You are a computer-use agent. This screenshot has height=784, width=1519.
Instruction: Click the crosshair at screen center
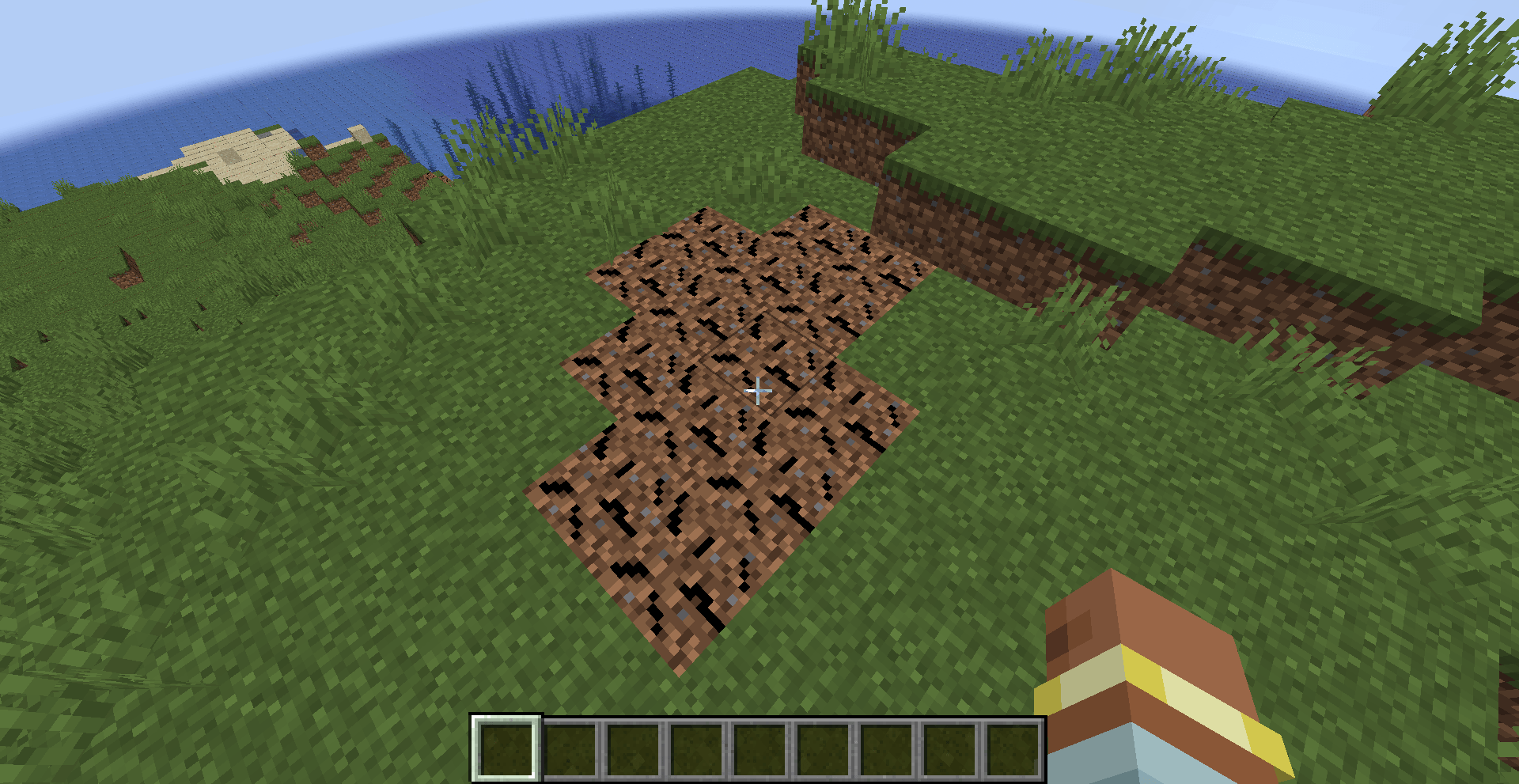pos(758,391)
